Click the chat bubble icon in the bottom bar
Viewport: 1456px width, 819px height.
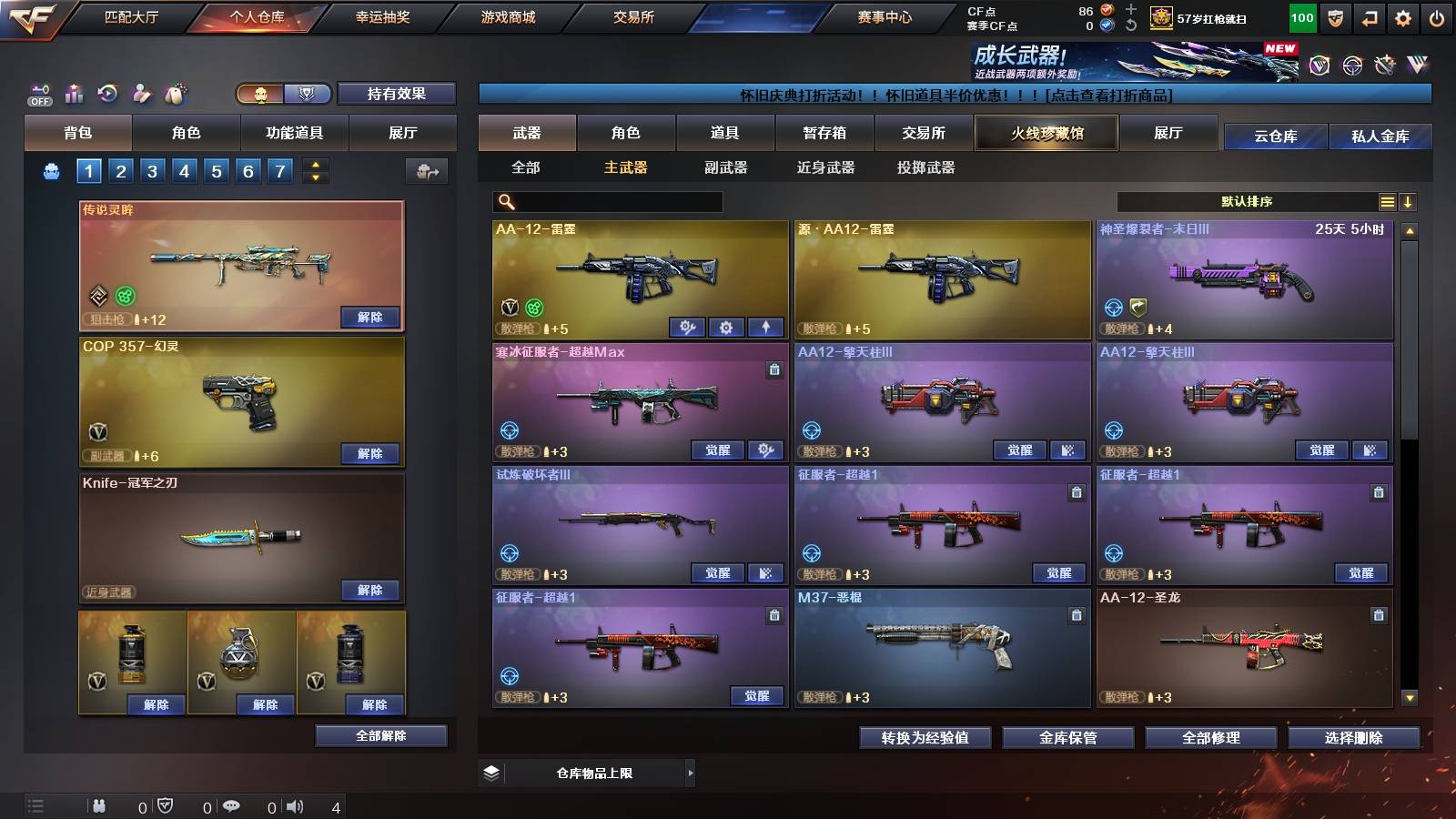(232, 806)
